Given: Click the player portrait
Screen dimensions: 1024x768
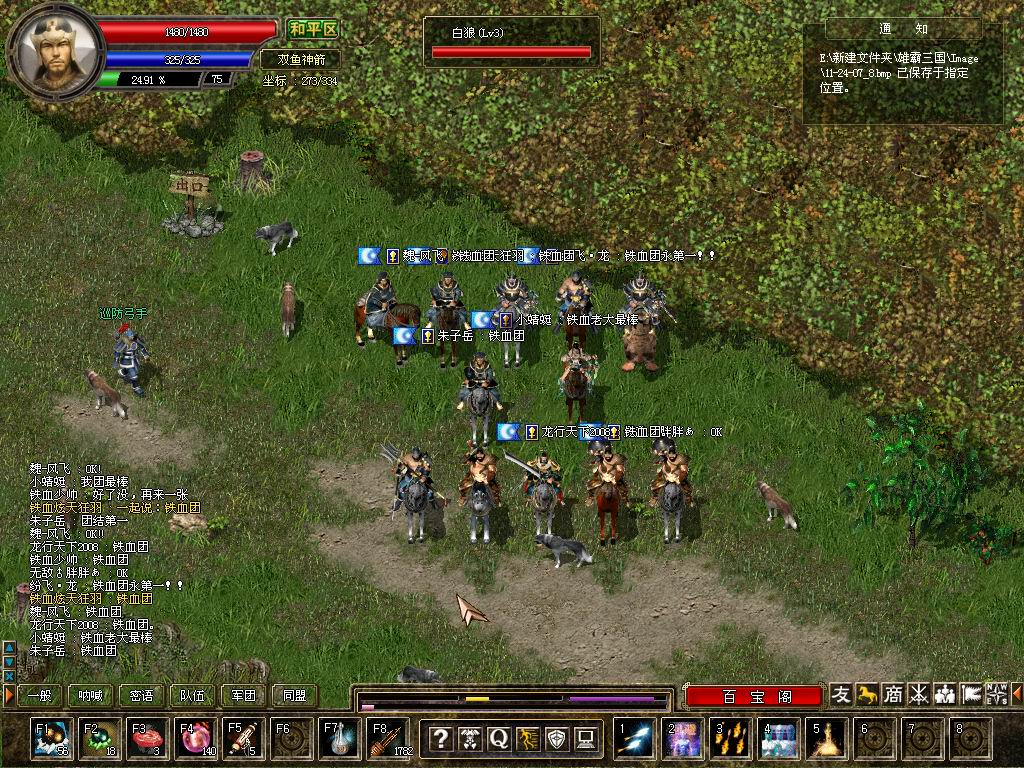Looking at the screenshot, I should coord(55,48).
